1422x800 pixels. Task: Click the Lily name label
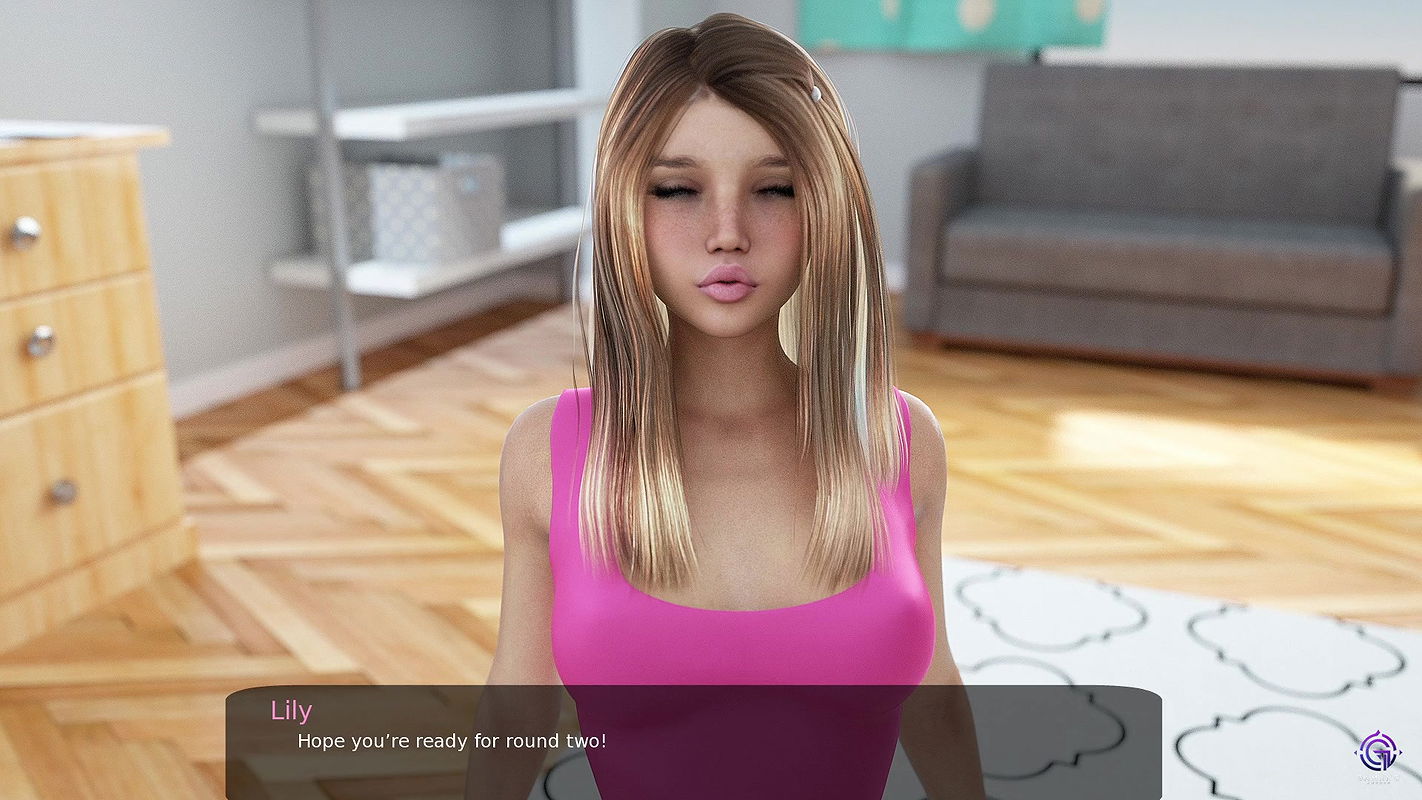(x=291, y=710)
